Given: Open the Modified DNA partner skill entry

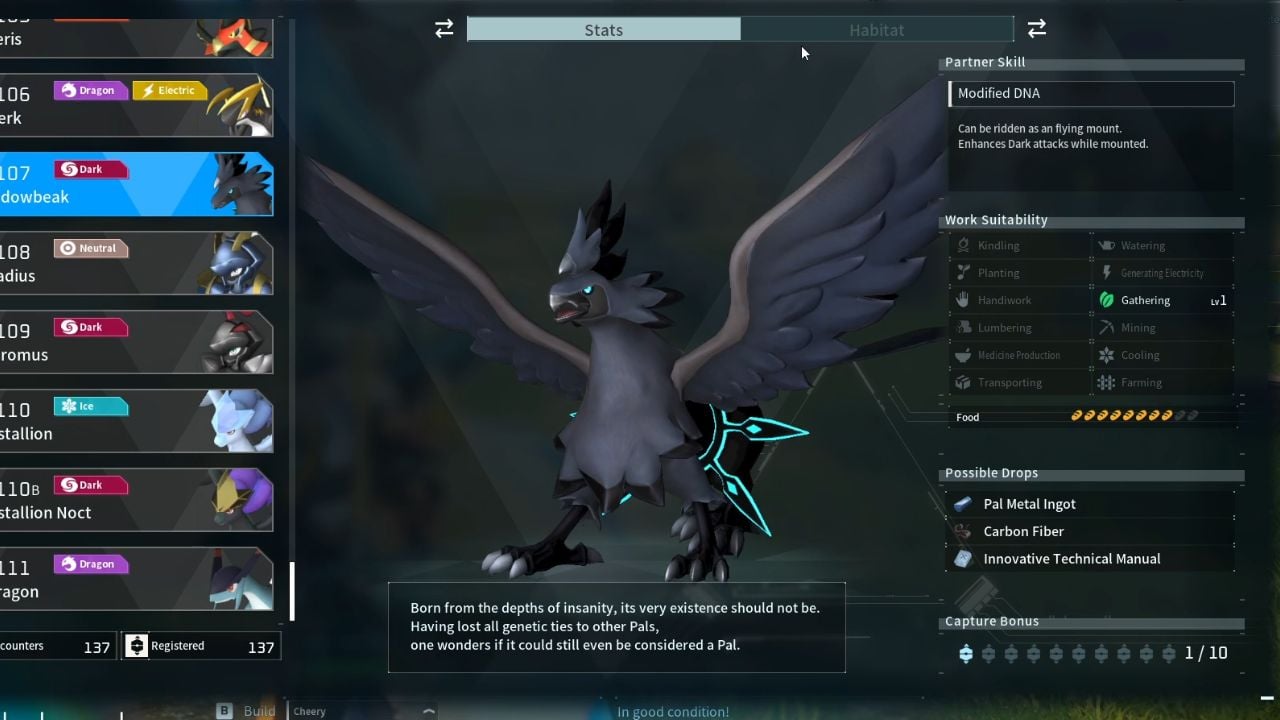Looking at the screenshot, I should [1090, 93].
